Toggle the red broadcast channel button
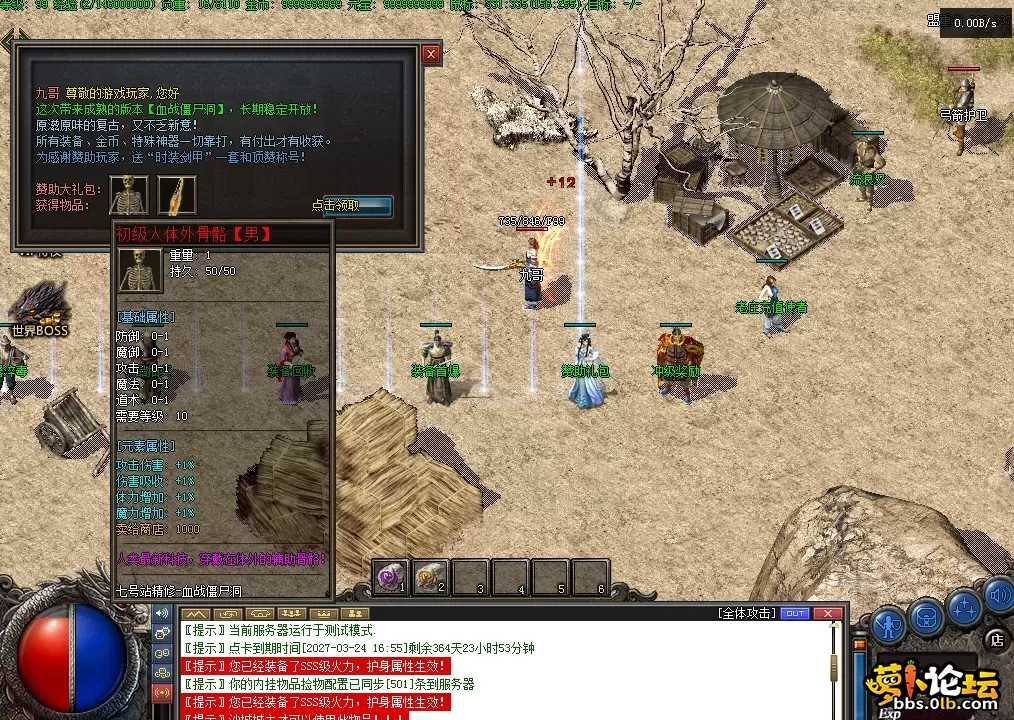The width and height of the screenshot is (1014, 720). point(162,692)
